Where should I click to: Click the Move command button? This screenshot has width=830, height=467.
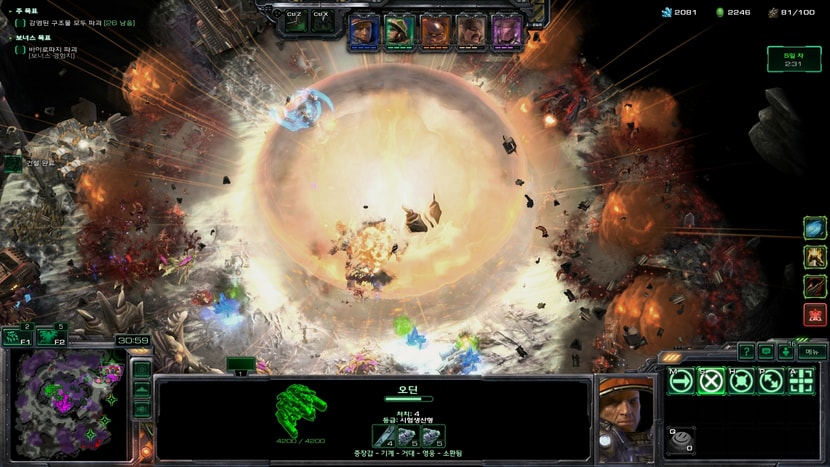681,381
